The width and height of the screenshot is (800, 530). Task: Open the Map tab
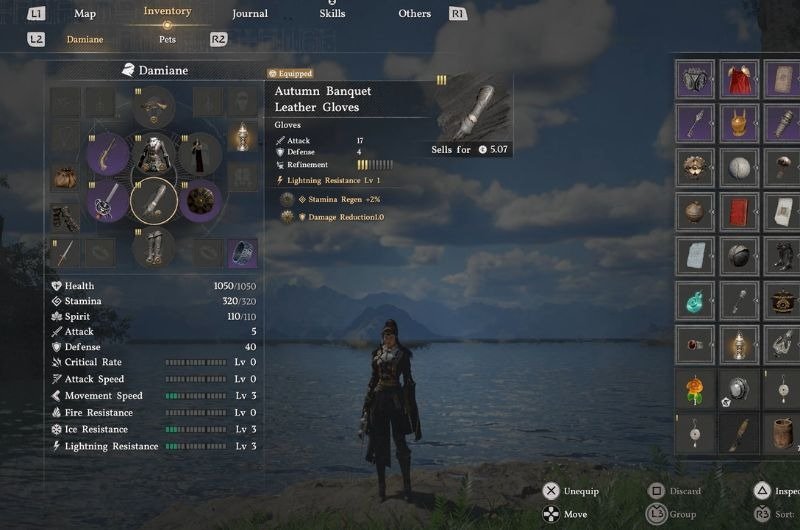[x=85, y=14]
